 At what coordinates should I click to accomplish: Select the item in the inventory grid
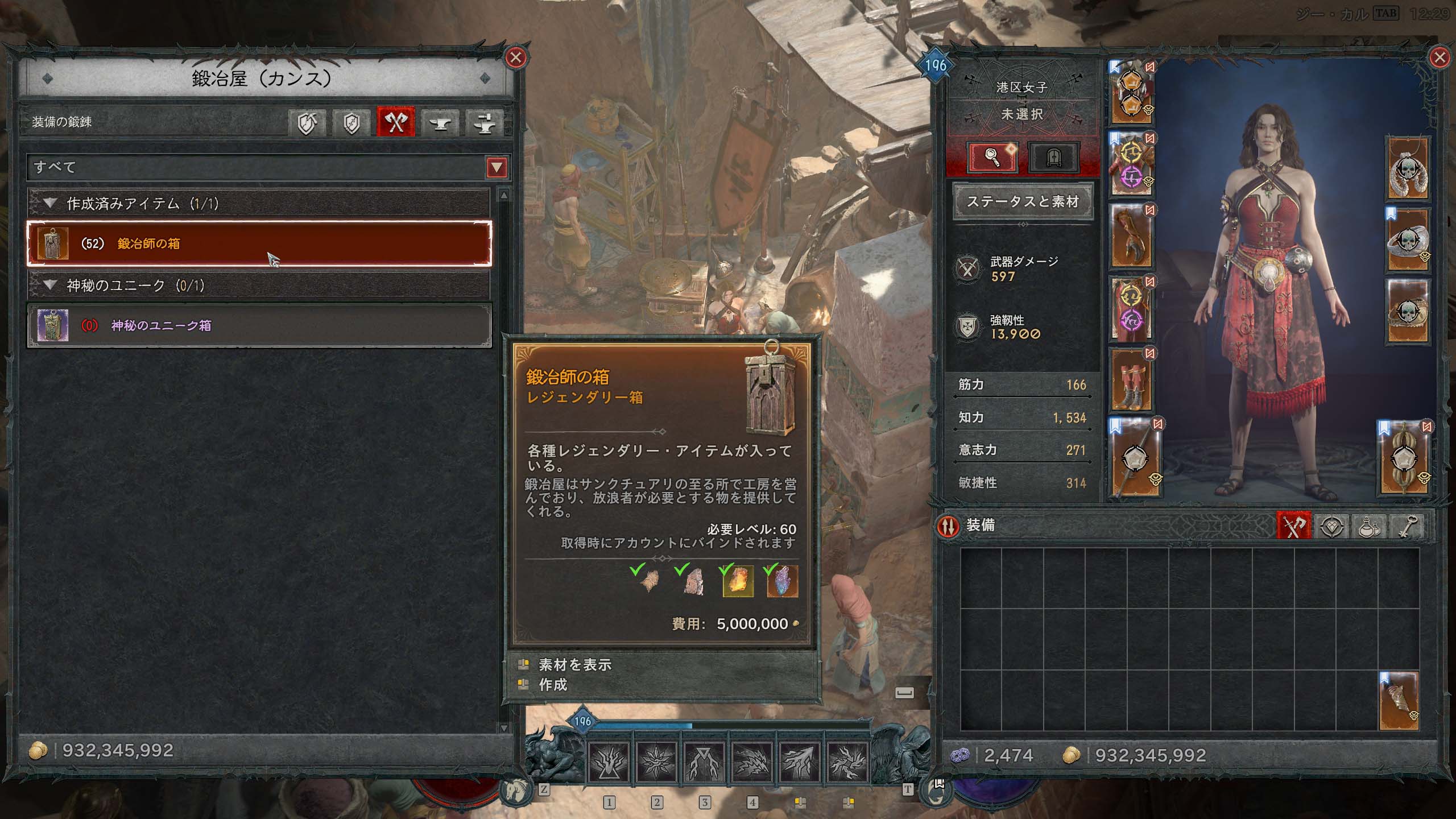click(1399, 701)
